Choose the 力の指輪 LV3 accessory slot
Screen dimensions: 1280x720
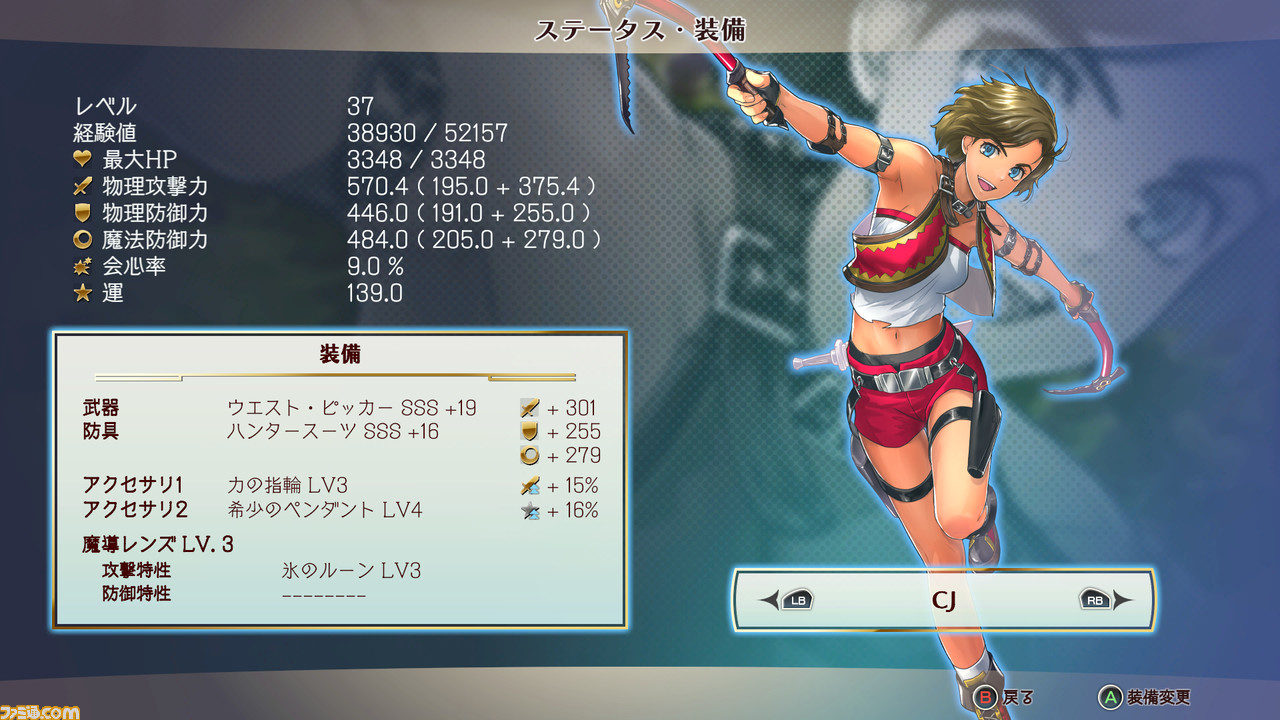[x=287, y=486]
